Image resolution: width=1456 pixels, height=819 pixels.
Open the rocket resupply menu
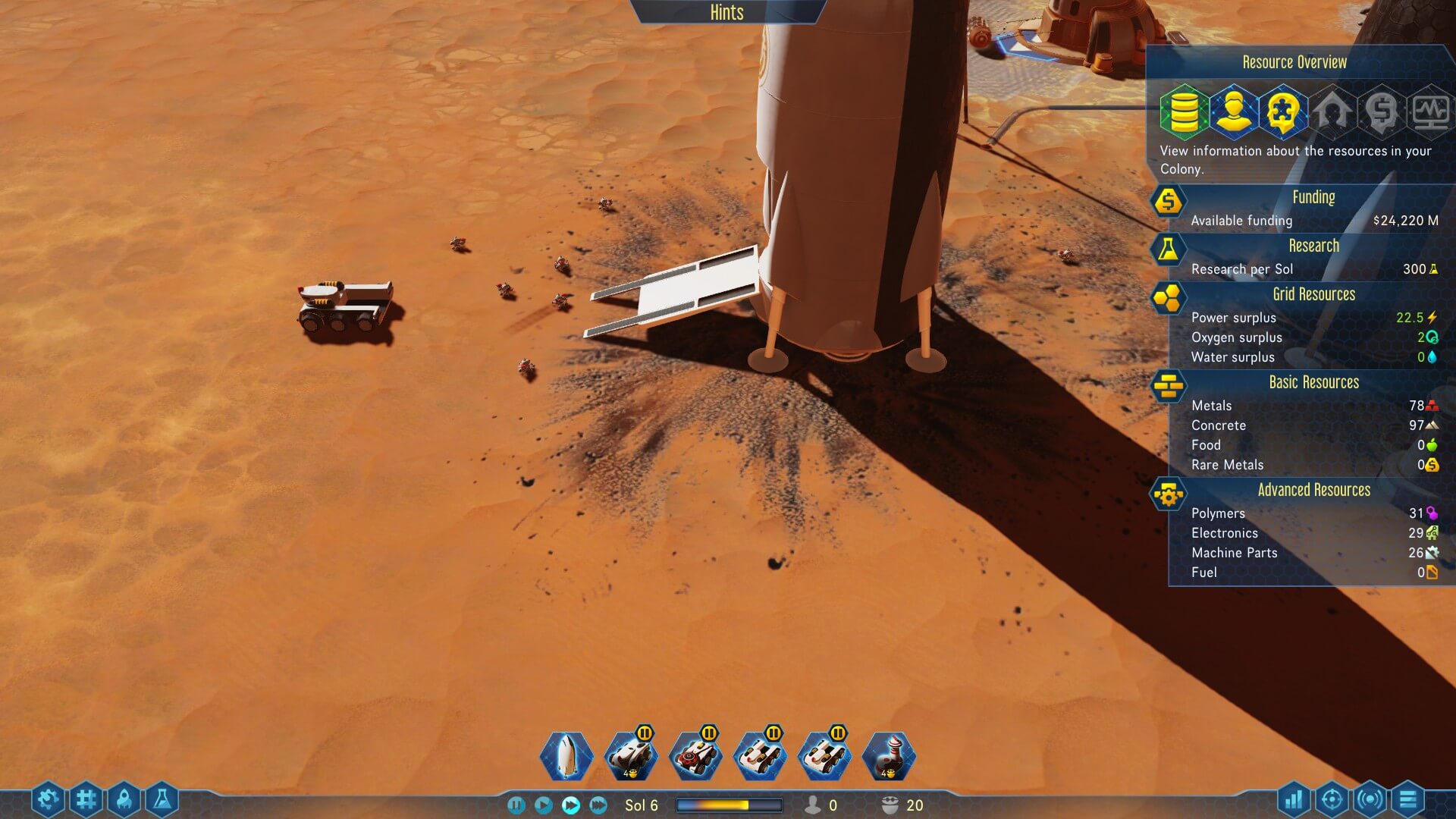coord(124,799)
